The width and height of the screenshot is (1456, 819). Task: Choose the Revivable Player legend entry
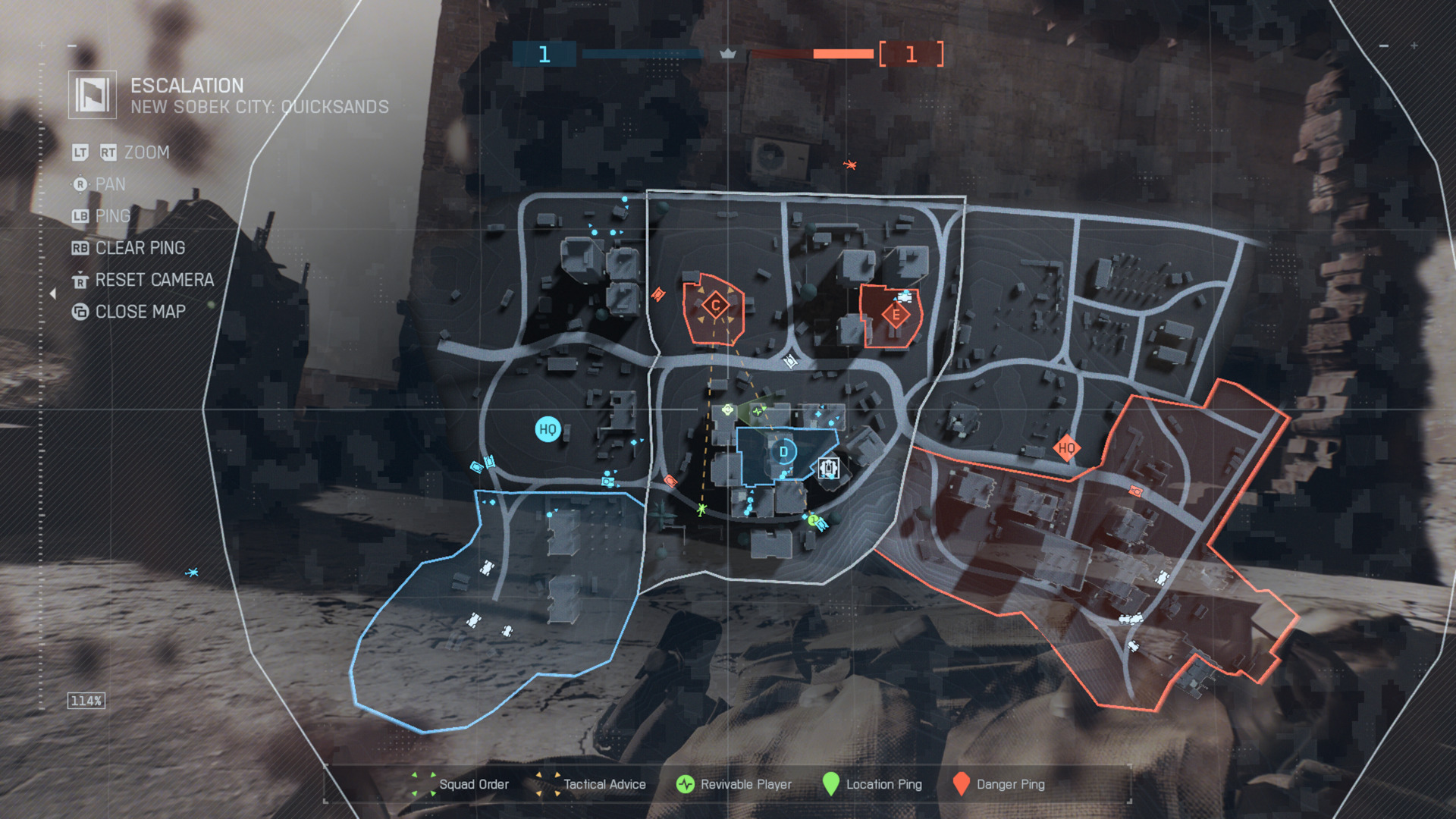click(733, 784)
